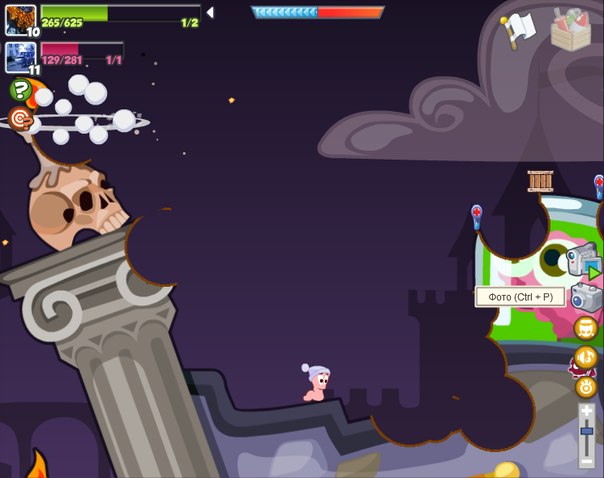604x478 pixels.
Task: Click the orange target icon
Action: (19, 119)
